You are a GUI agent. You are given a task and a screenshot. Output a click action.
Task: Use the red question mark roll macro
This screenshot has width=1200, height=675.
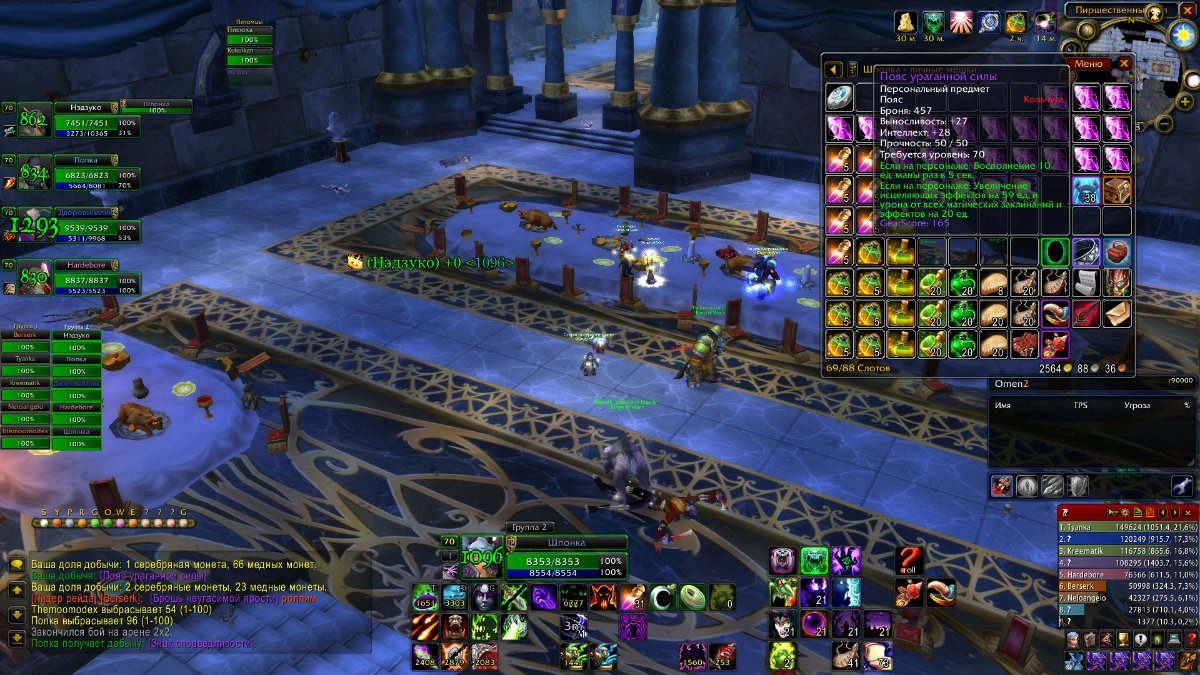tap(909, 560)
